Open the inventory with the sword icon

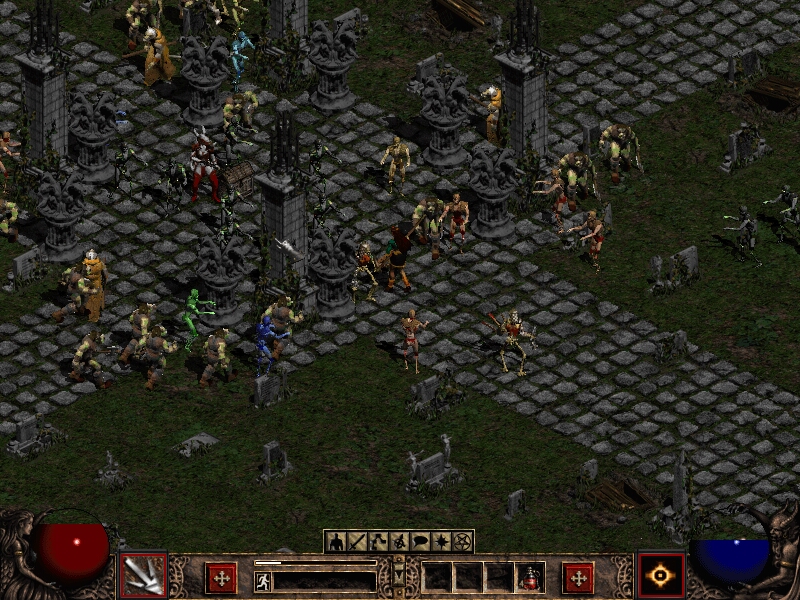point(358,542)
